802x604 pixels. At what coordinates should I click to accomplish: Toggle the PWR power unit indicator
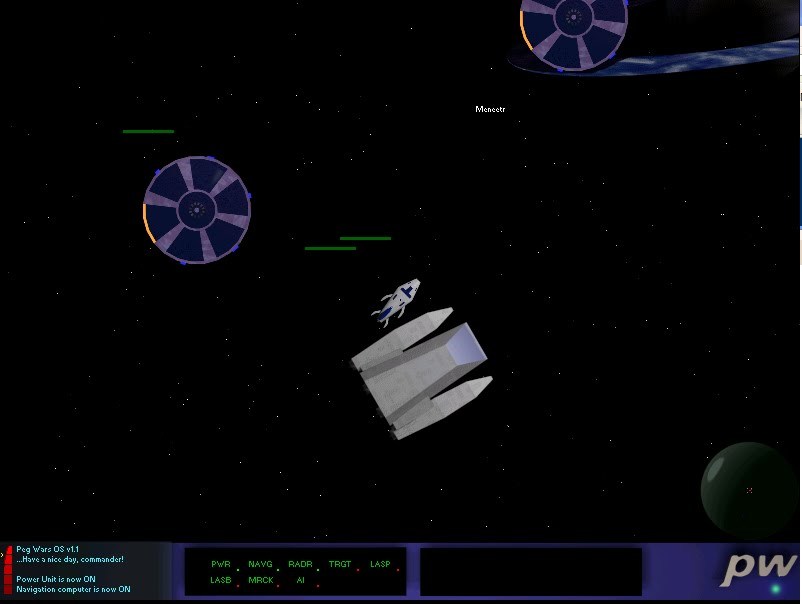(221, 565)
